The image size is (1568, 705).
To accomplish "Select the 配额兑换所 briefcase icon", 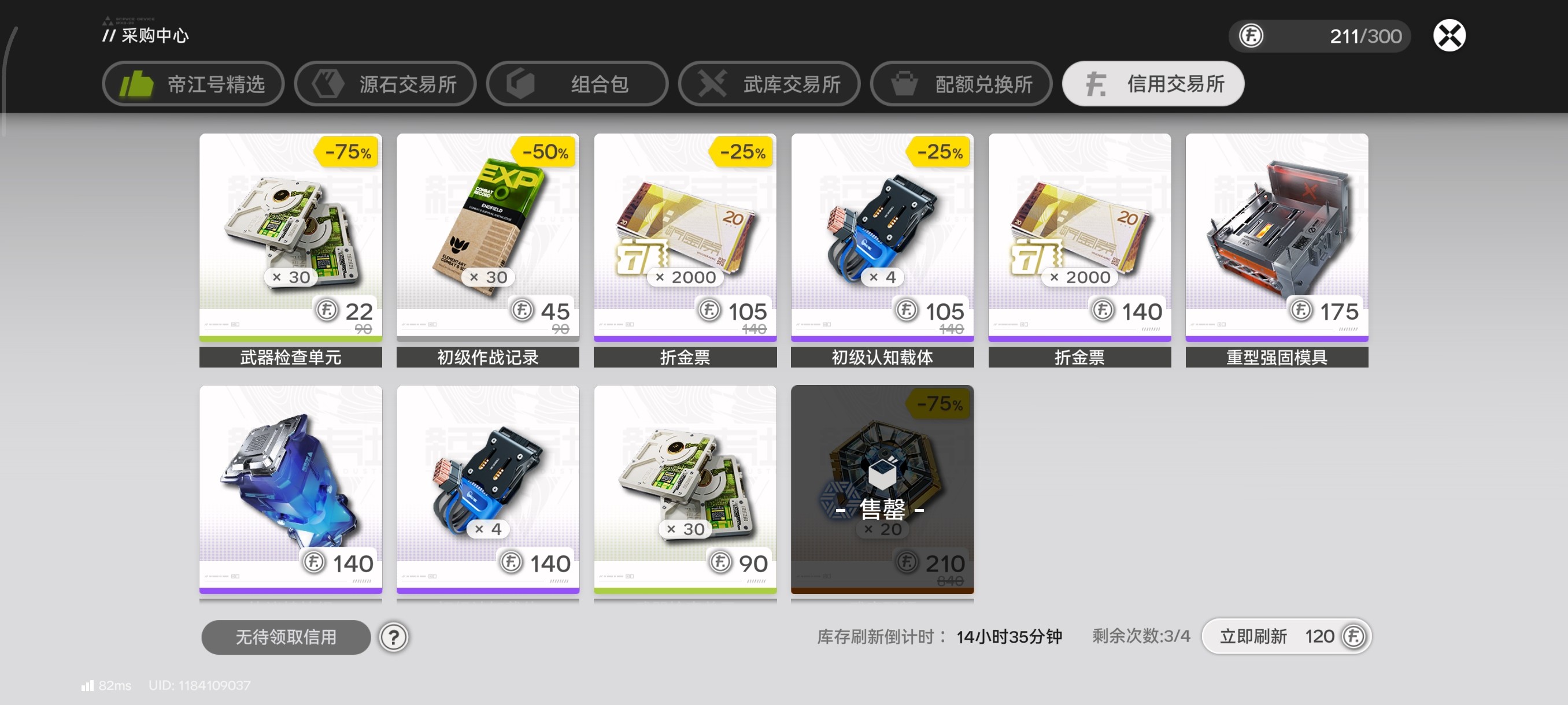I will (x=905, y=84).
